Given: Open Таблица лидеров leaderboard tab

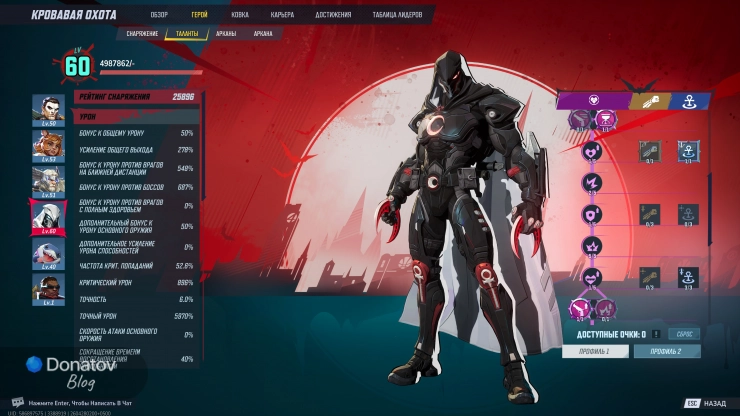Looking at the screenshot, I should [398, 15].
